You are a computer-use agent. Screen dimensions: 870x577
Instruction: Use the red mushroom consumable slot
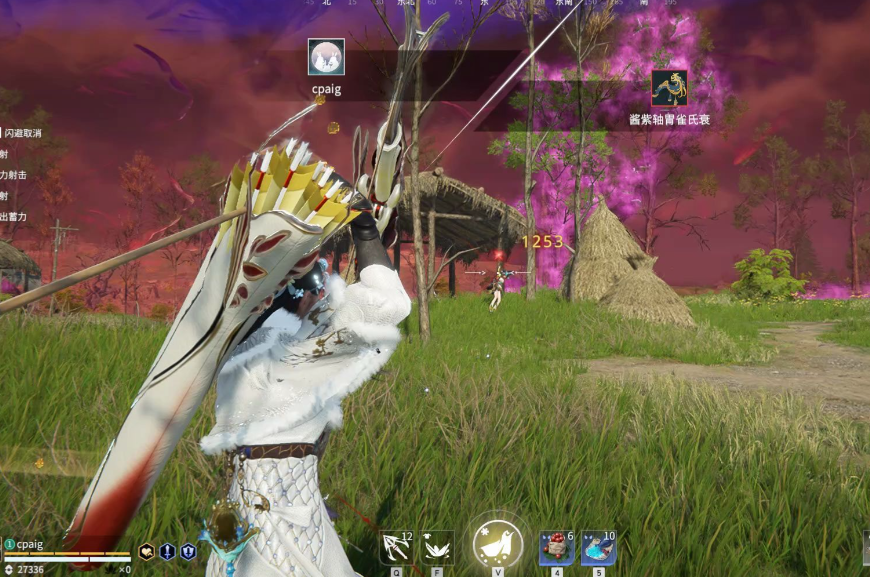point(557,548)
